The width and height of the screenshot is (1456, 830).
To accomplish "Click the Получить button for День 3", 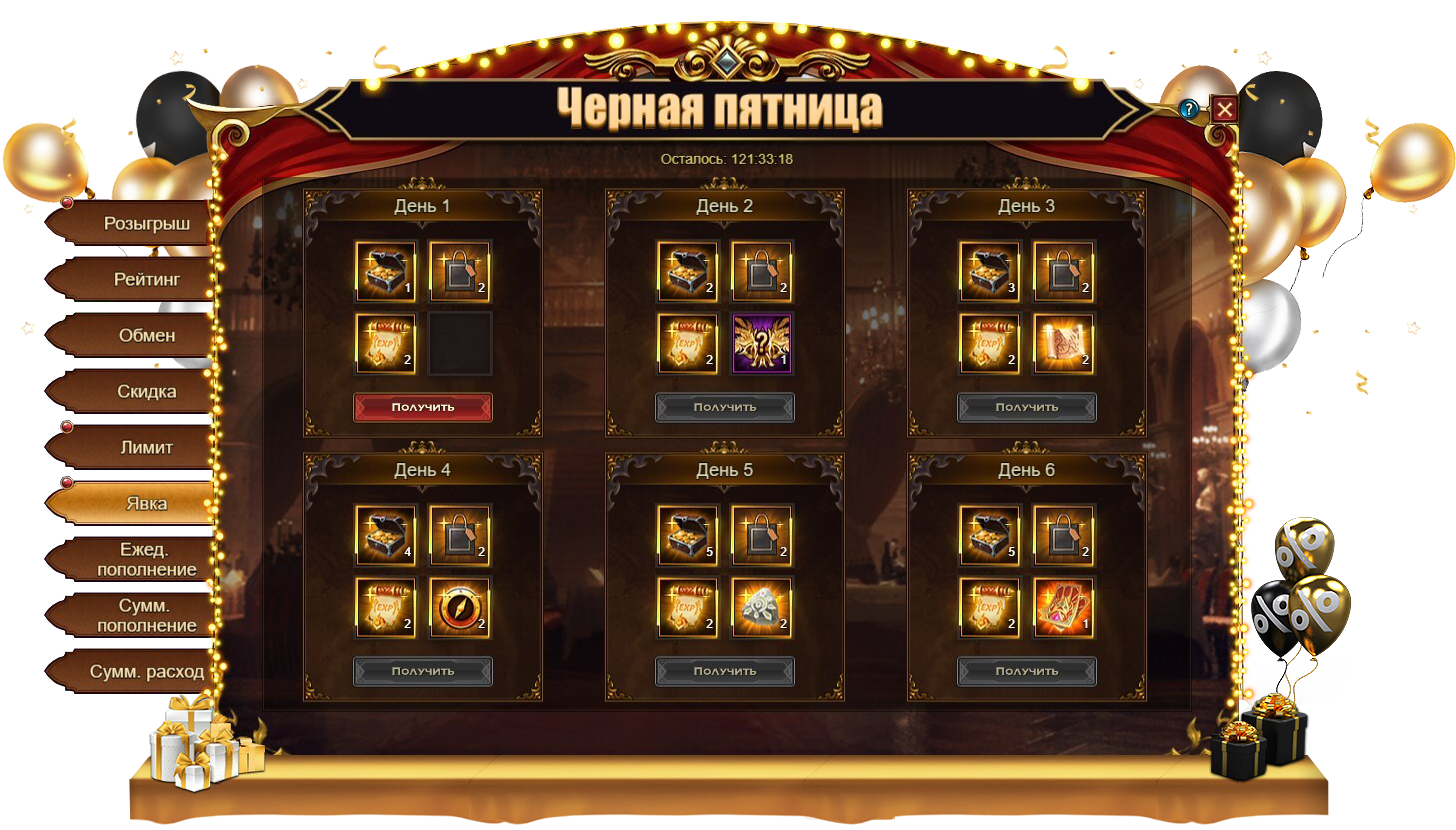I will [x=1027, y=407].
